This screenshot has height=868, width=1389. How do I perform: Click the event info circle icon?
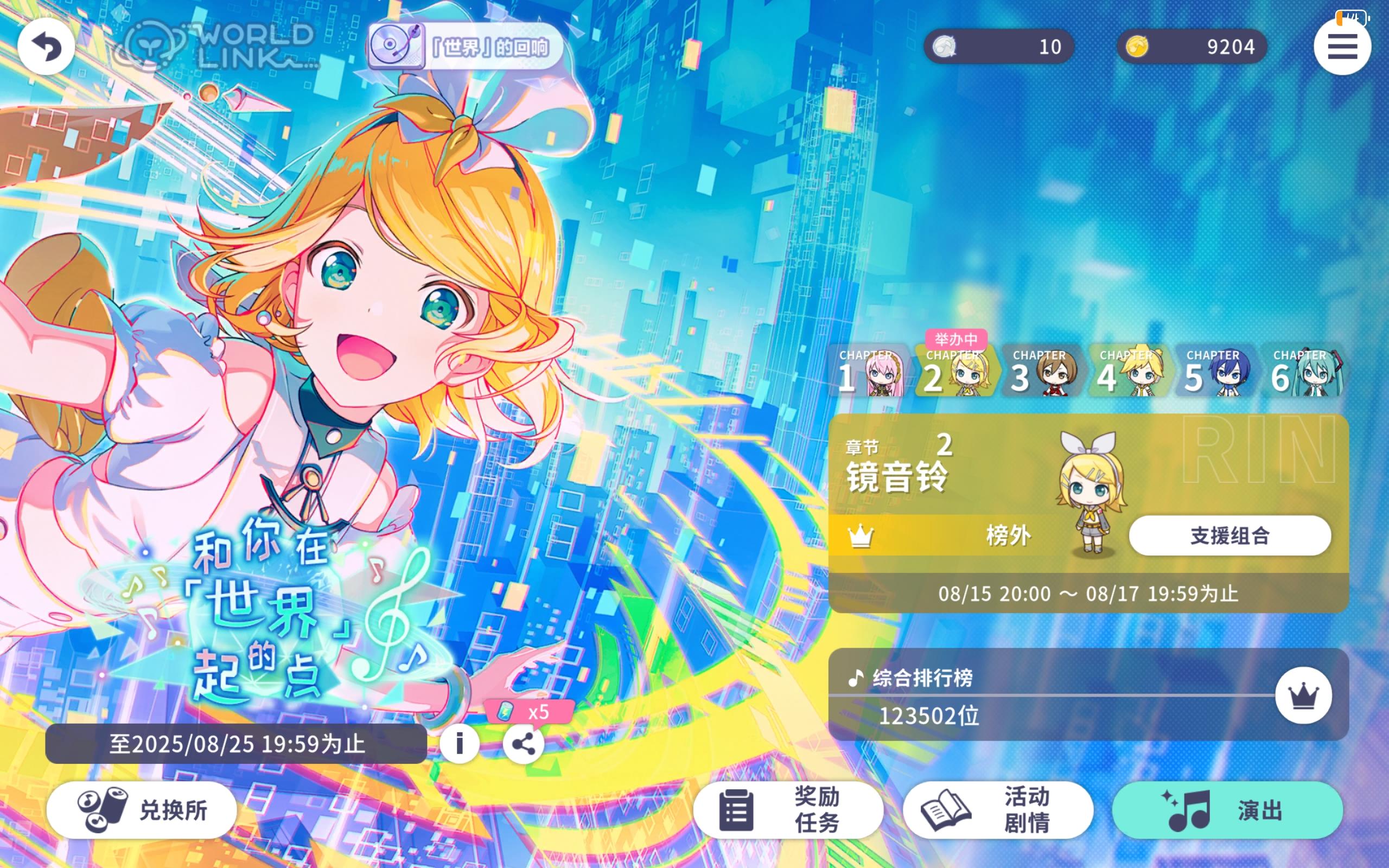tap(459, 743)
